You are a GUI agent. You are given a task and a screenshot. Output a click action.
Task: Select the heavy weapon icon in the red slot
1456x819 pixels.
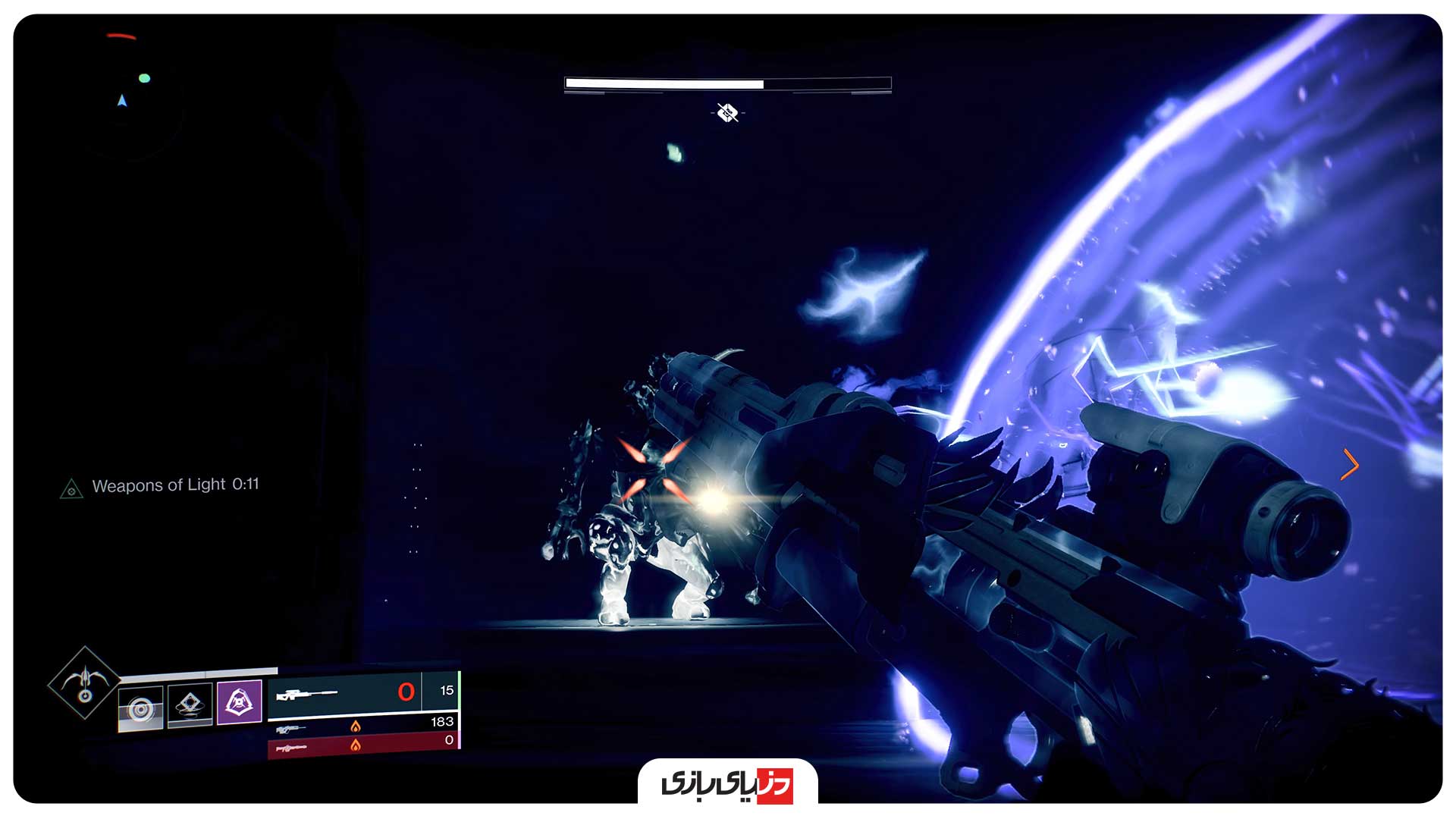point(292,748)
